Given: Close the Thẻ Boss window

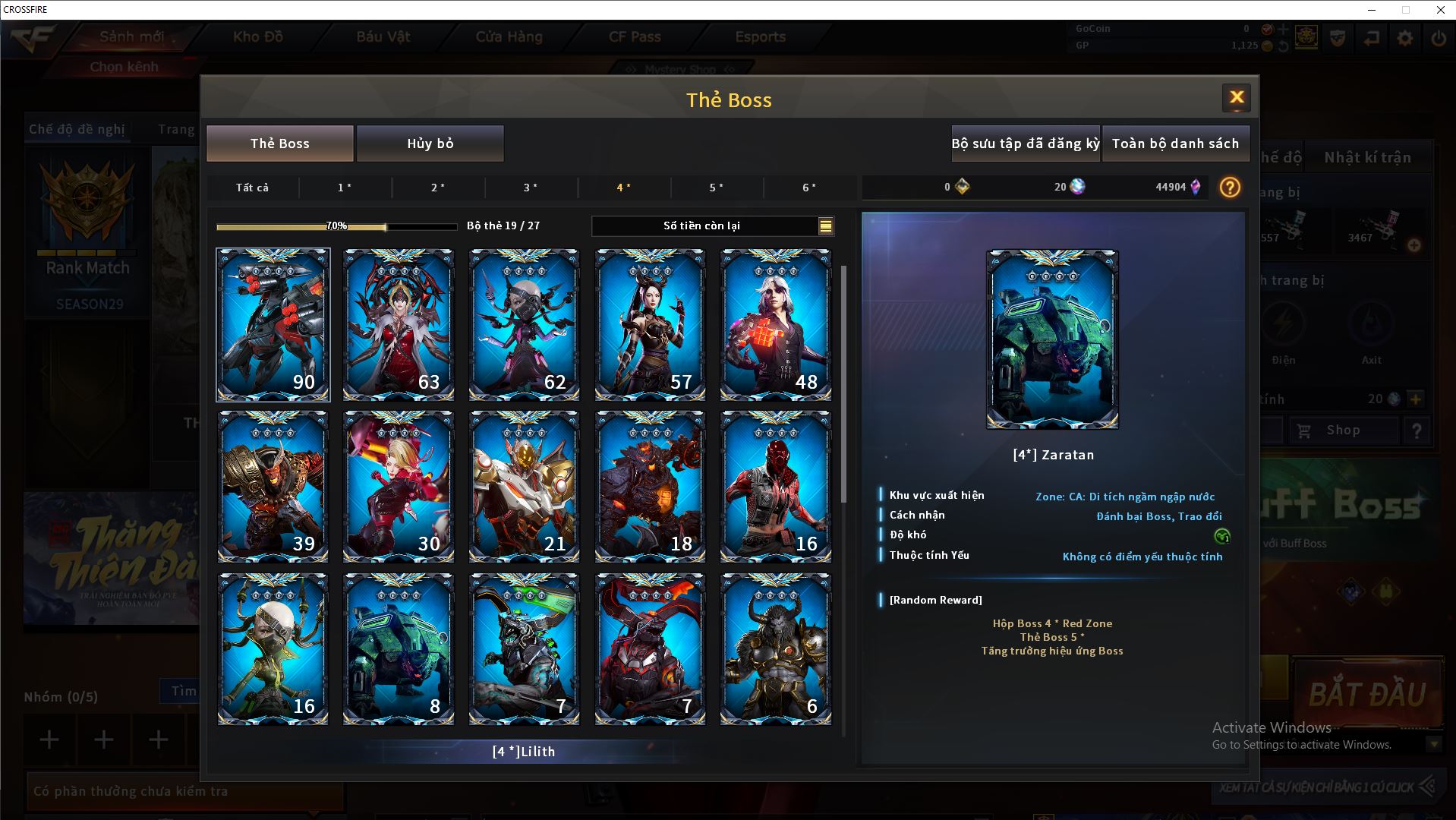Looking at the screenshot, I should coord(1236,97).
